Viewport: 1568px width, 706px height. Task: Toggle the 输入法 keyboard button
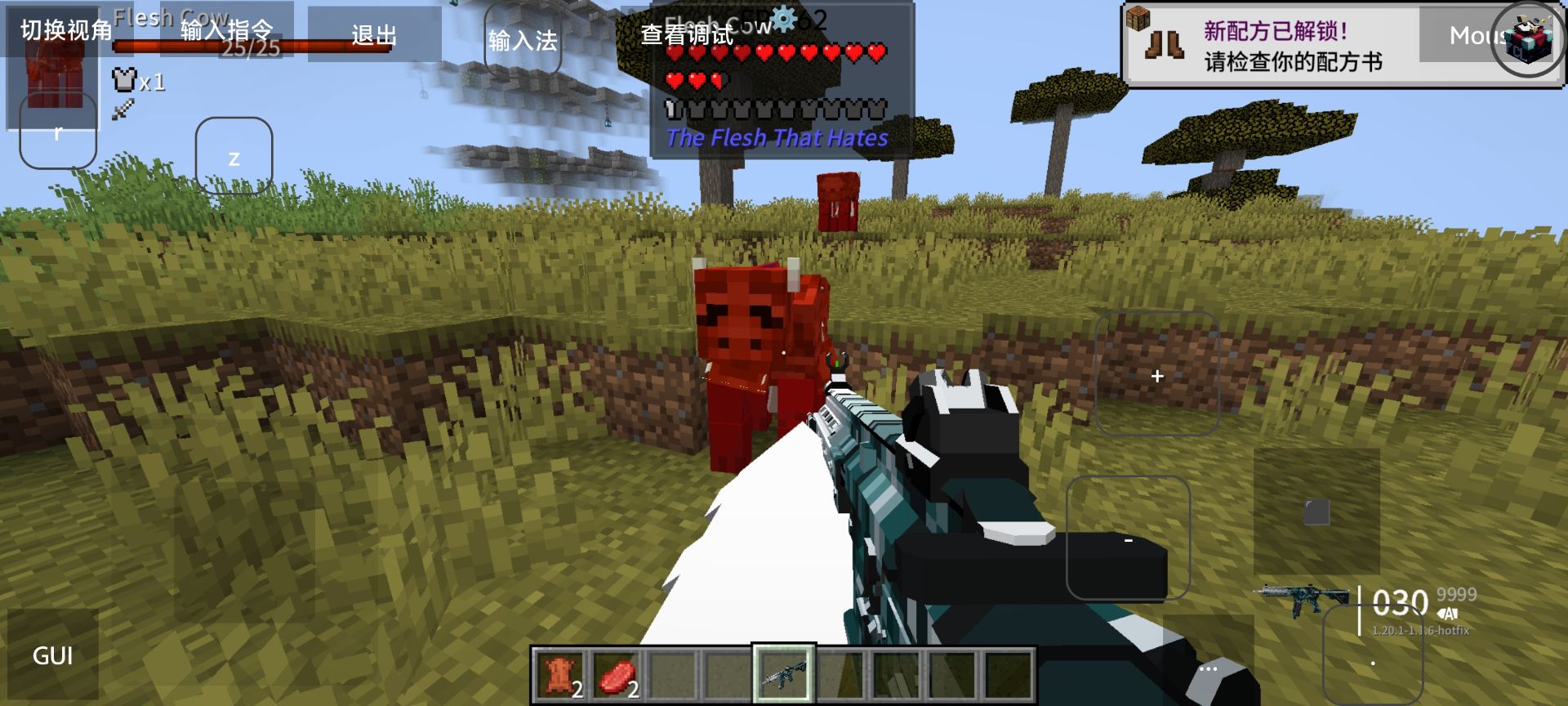coord(523,39)
